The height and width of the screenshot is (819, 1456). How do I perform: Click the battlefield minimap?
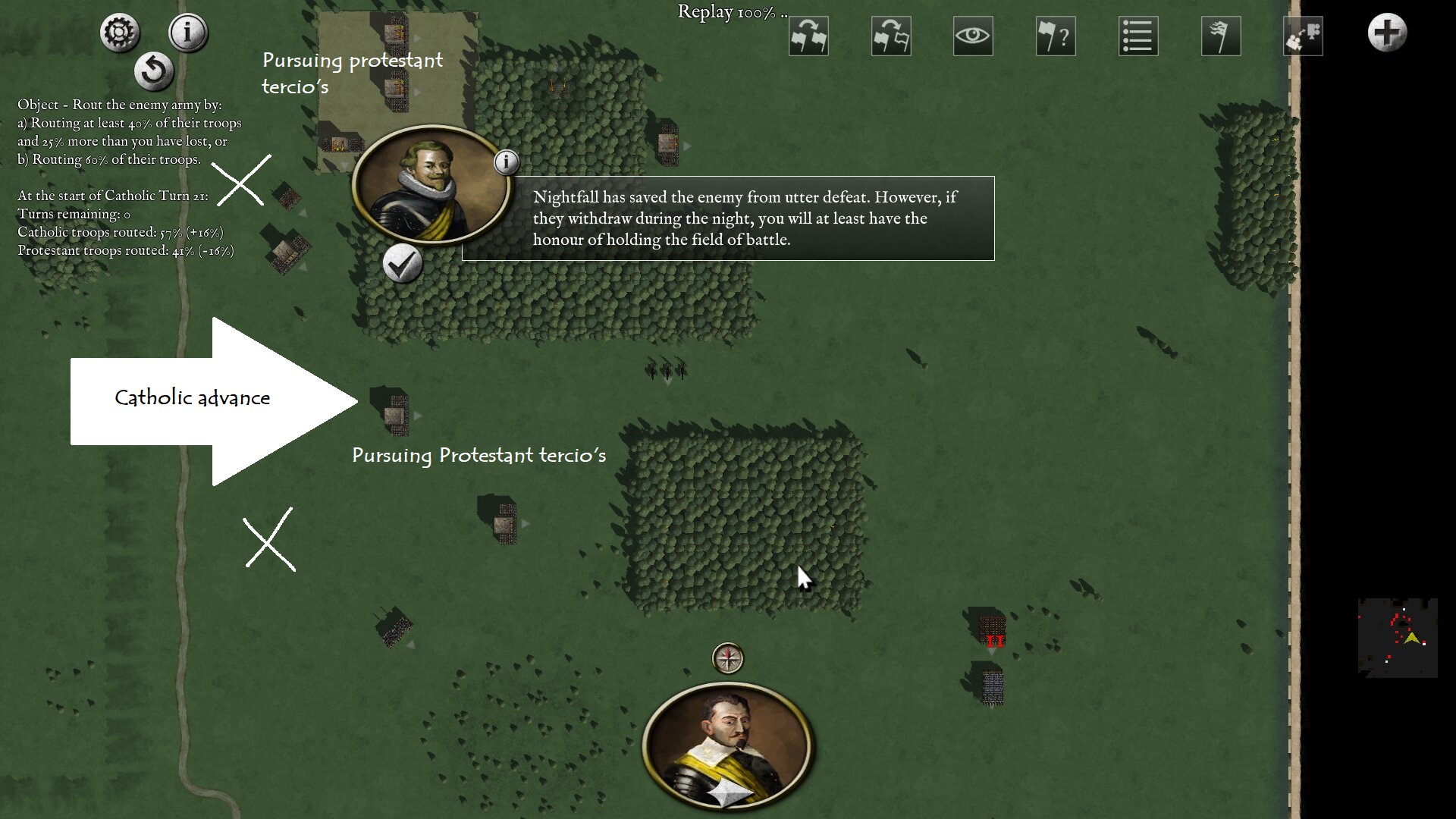(1398, 638)
